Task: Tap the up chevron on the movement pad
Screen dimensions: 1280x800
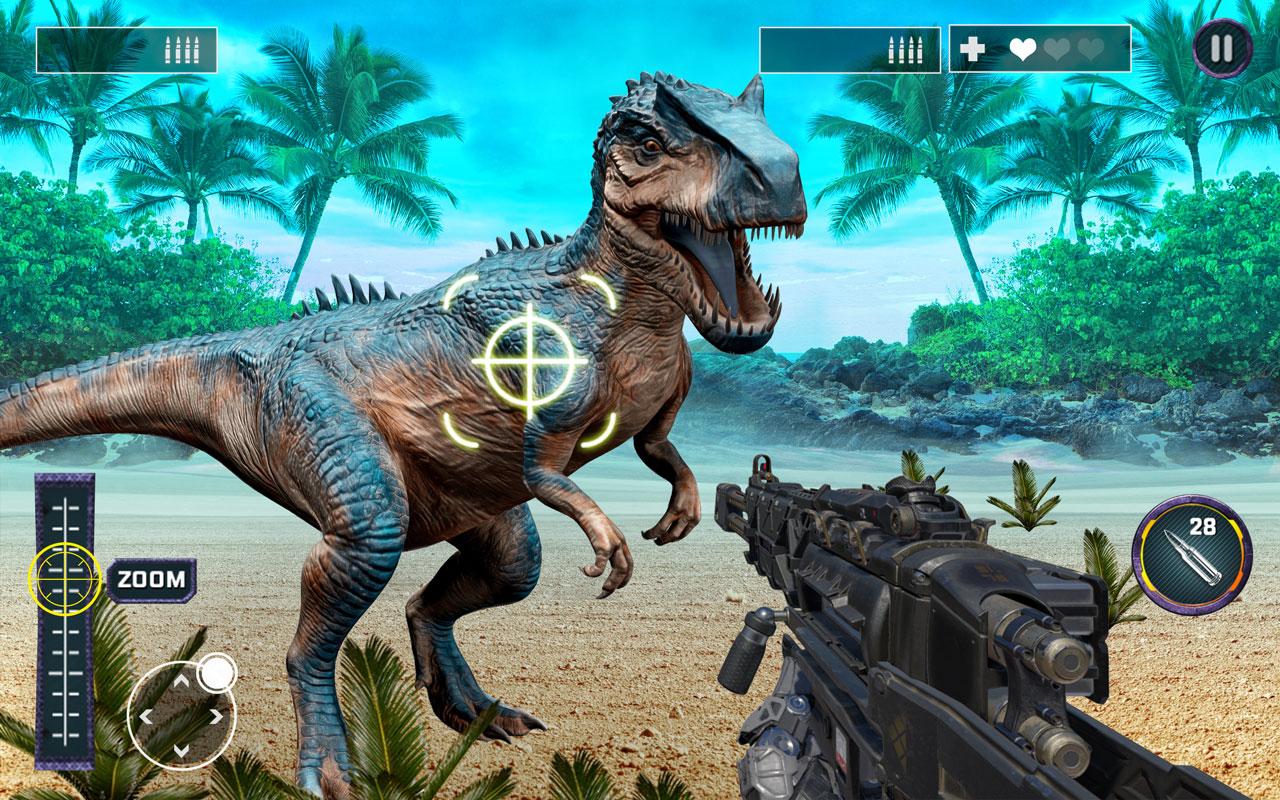Action: click(181, 680)
